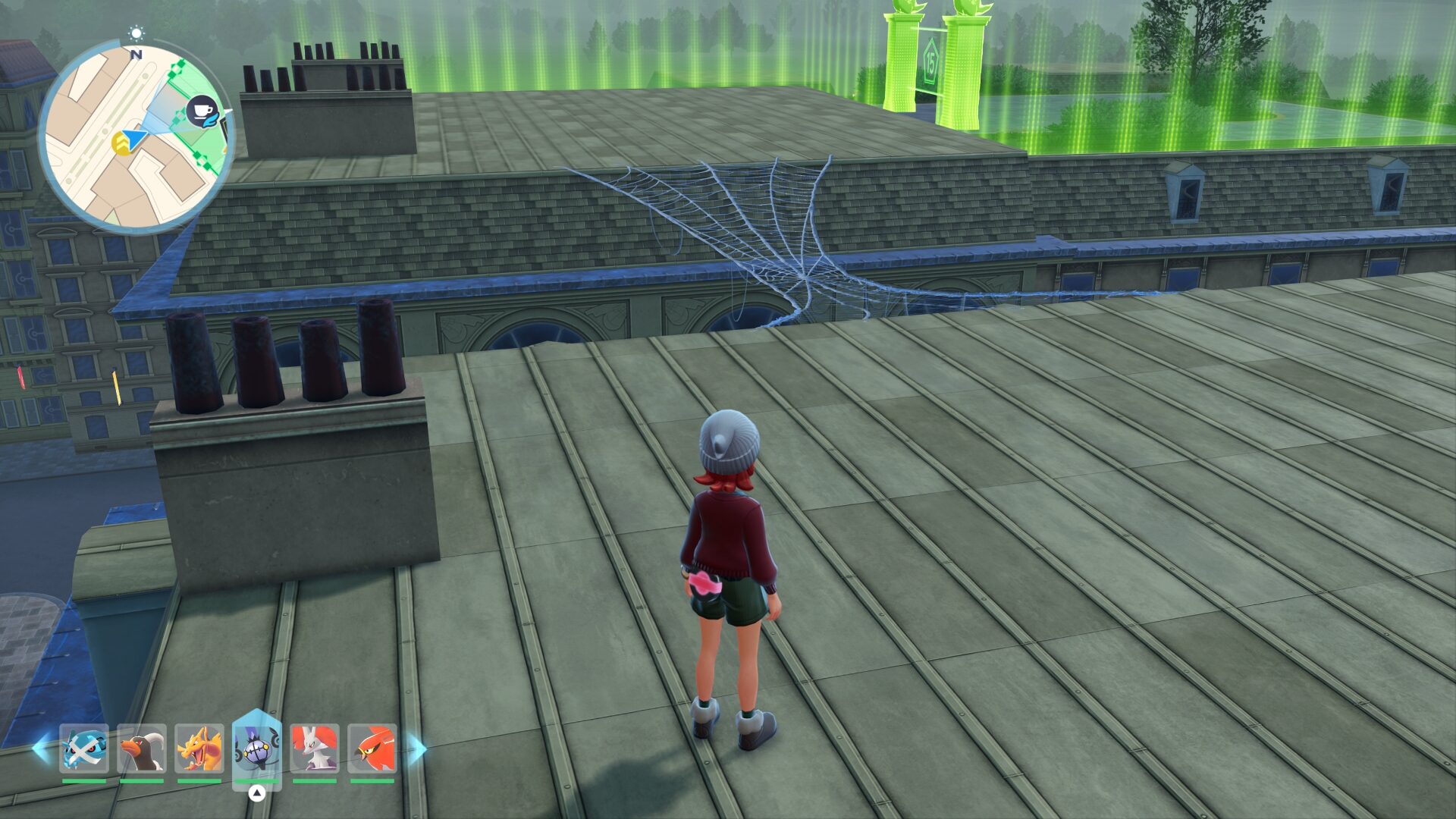Screen dimensions: 1456x819
Task: Click the right arrow beside the party bar
Action: coord(418,748)
